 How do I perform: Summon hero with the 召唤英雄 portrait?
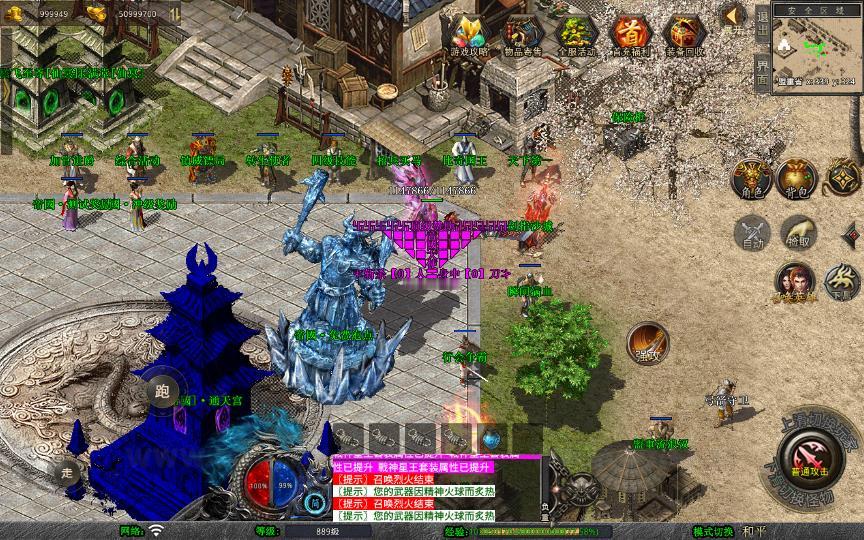(795, 281)
